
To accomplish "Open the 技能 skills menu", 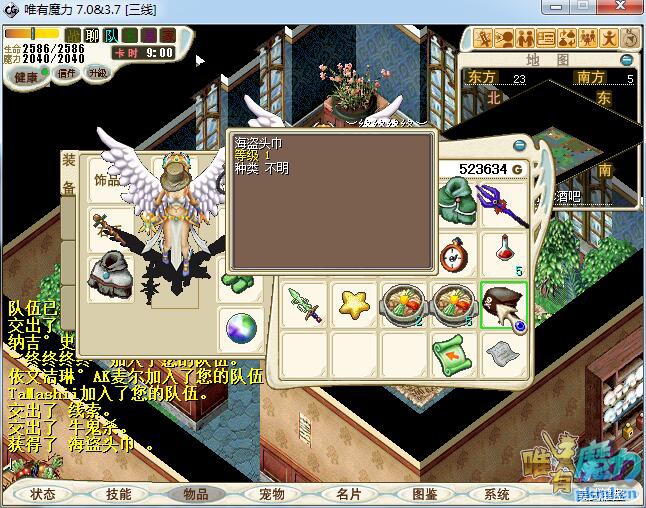I will (x=118, y=494).
